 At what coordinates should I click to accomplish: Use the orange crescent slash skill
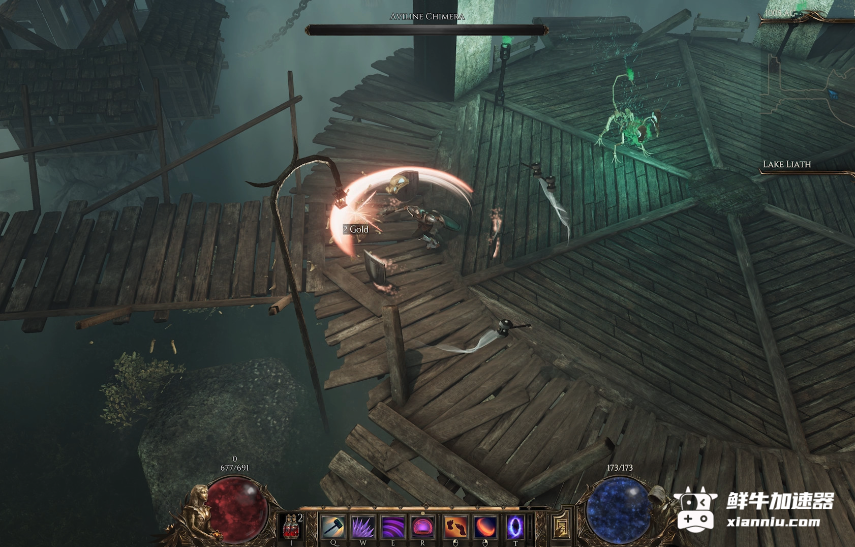coord(486,525)
